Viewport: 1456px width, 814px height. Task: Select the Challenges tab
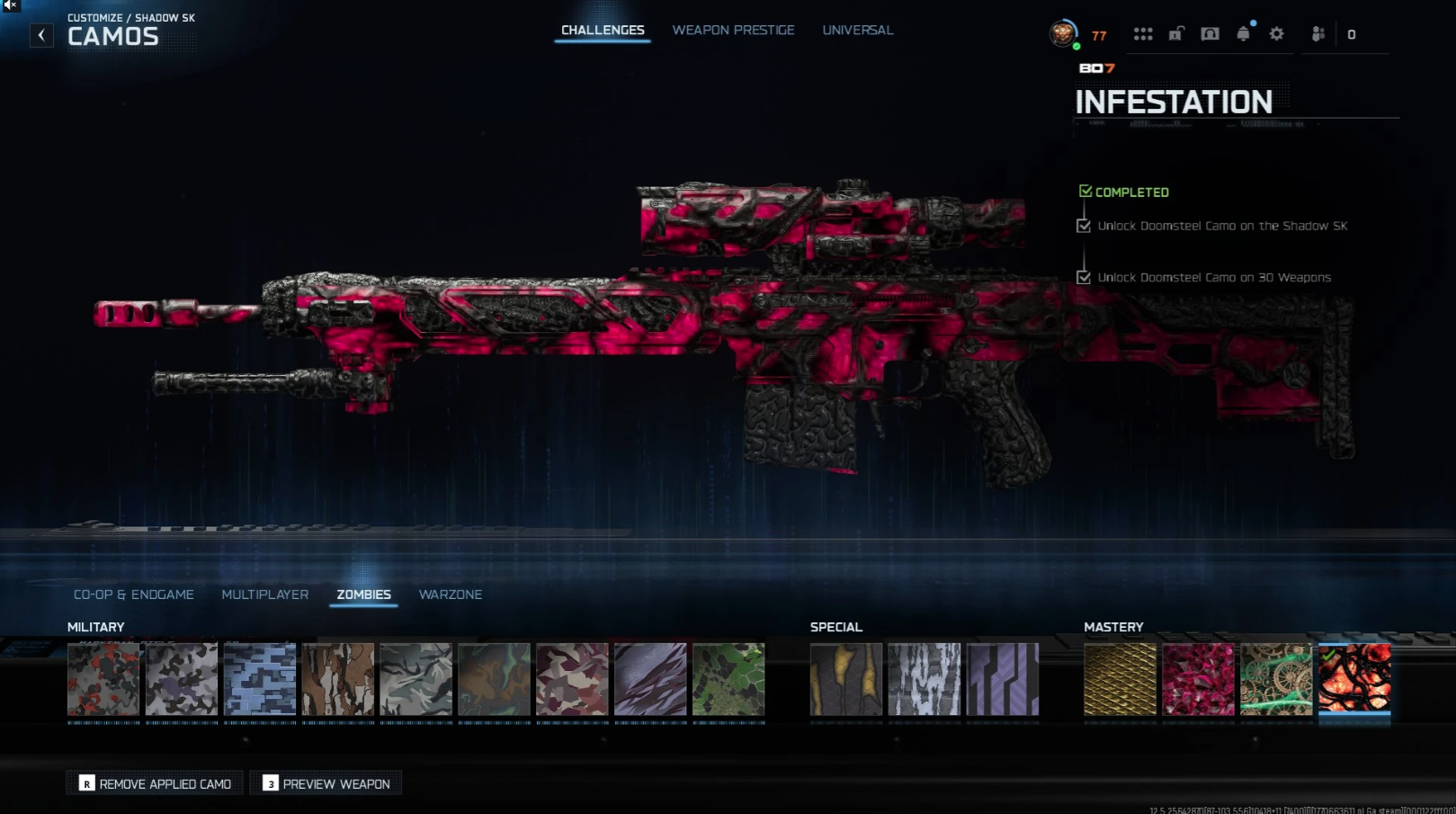coord(603,31)
